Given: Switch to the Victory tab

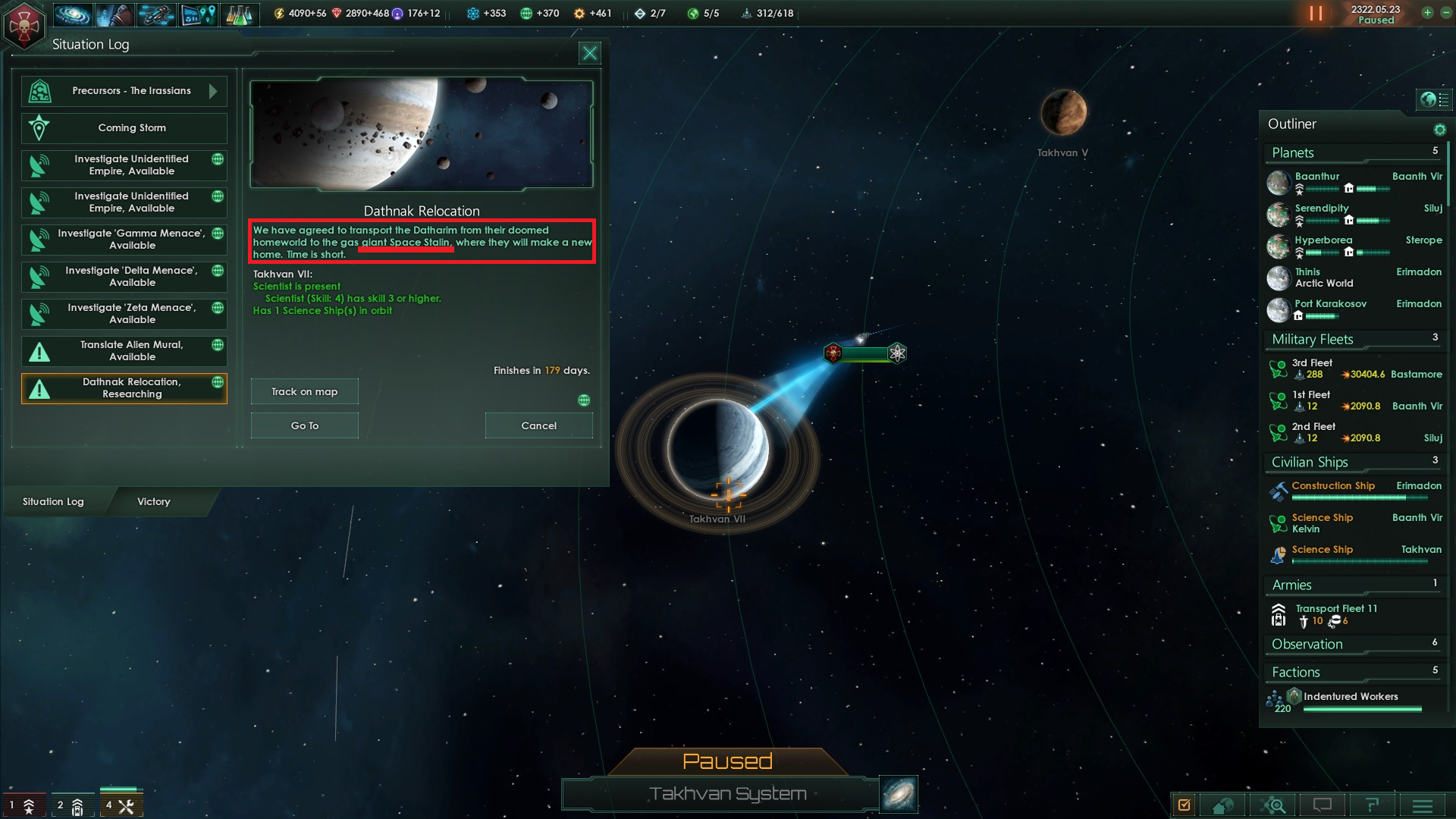Looking at the screenshot, I should pyautogui.click(x=154, y=502).
